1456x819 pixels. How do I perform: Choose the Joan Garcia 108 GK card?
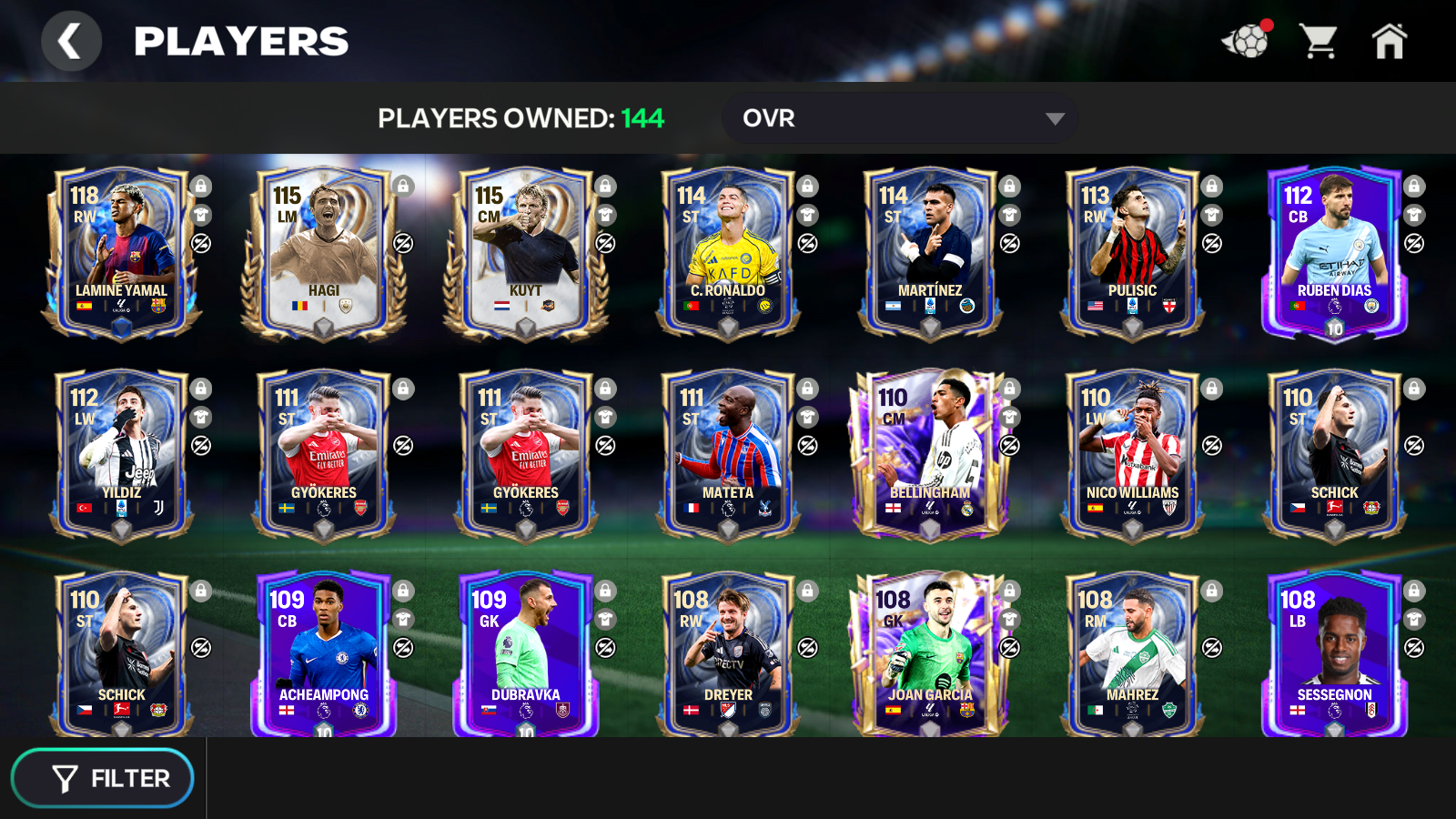[x=929, y=653]
